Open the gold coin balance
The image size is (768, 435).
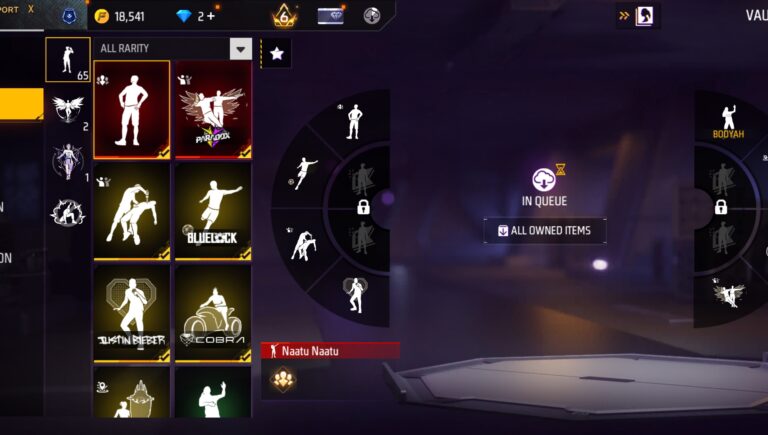120,16
